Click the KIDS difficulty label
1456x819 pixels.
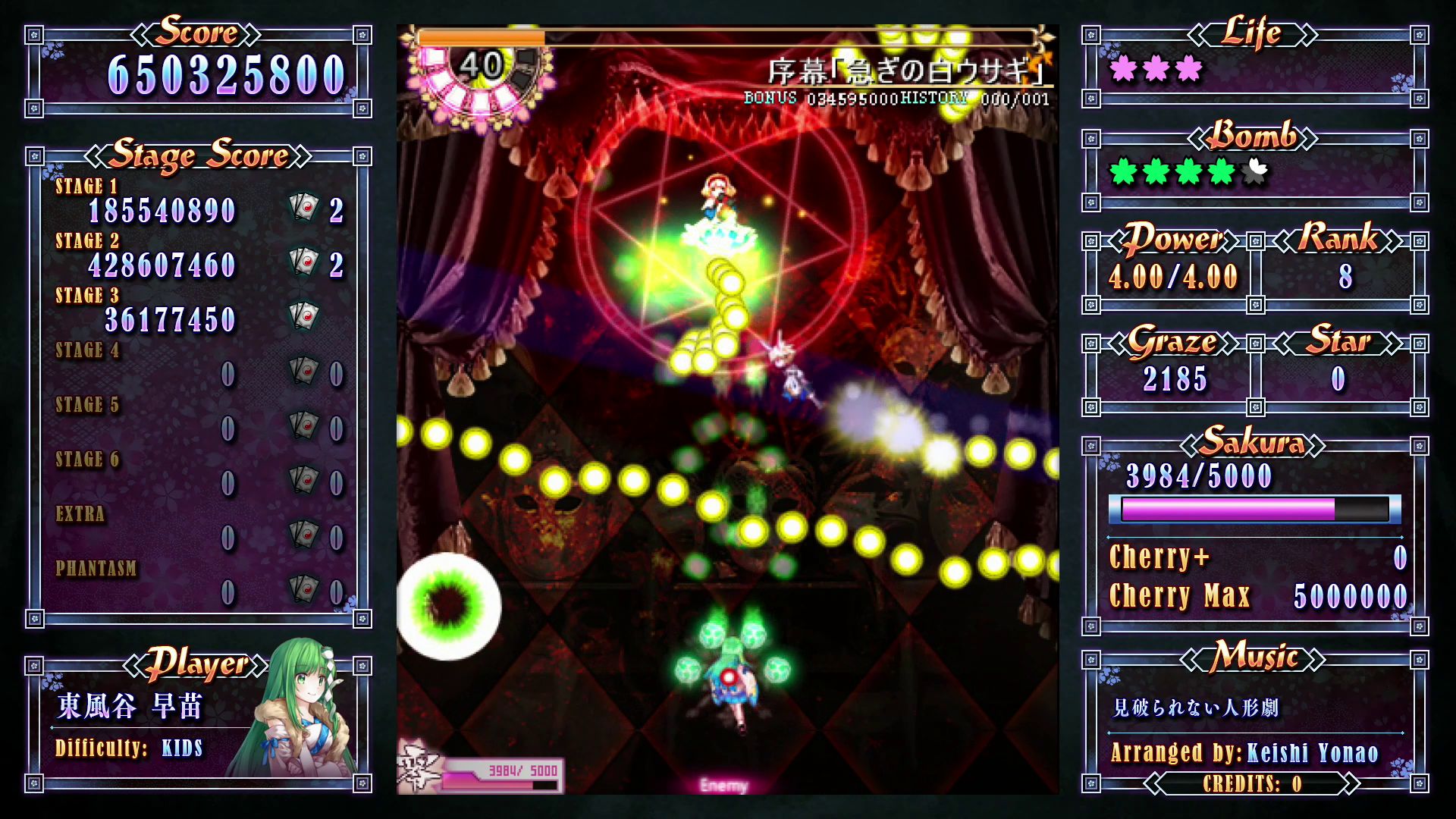pos(182,748)
